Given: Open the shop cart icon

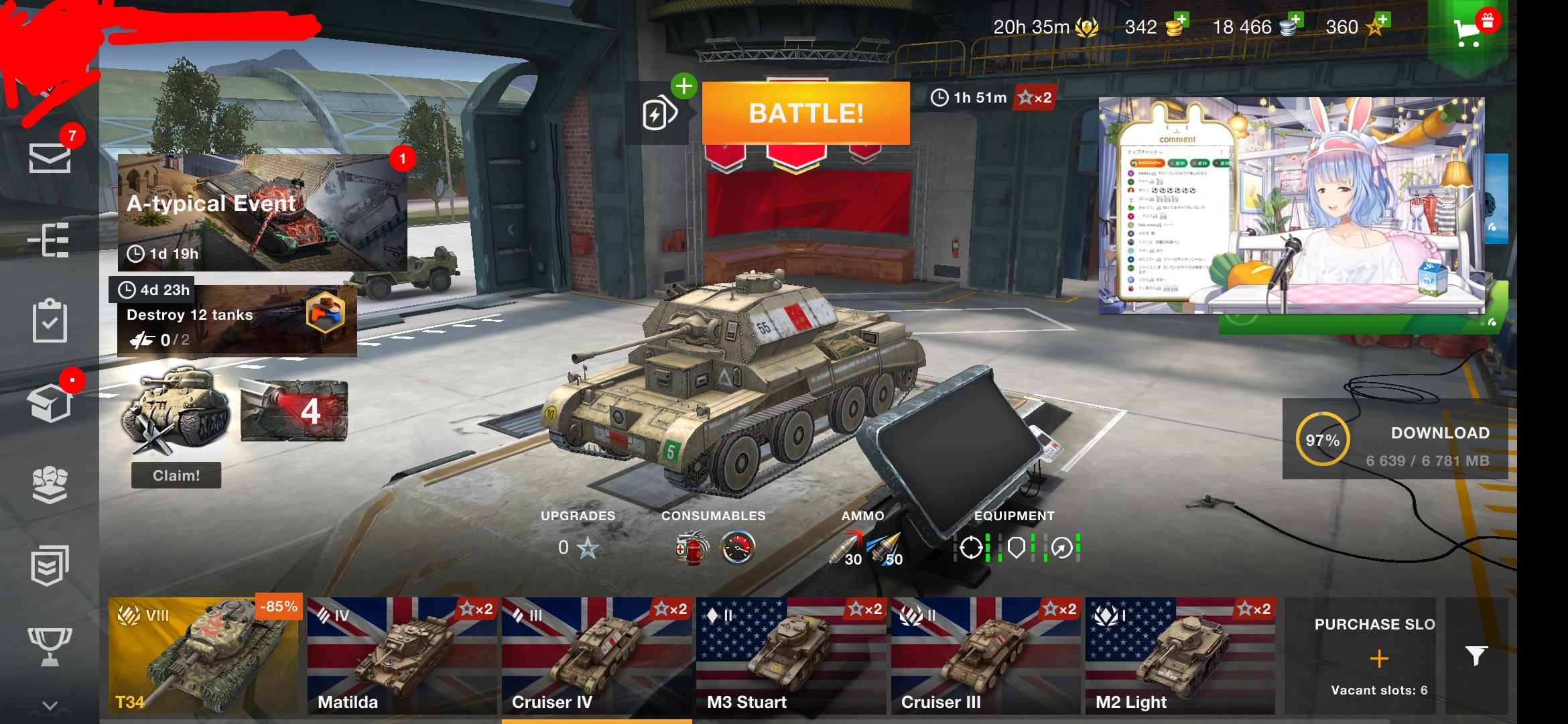Looking at the screenshot, I should pos(1468,30).
